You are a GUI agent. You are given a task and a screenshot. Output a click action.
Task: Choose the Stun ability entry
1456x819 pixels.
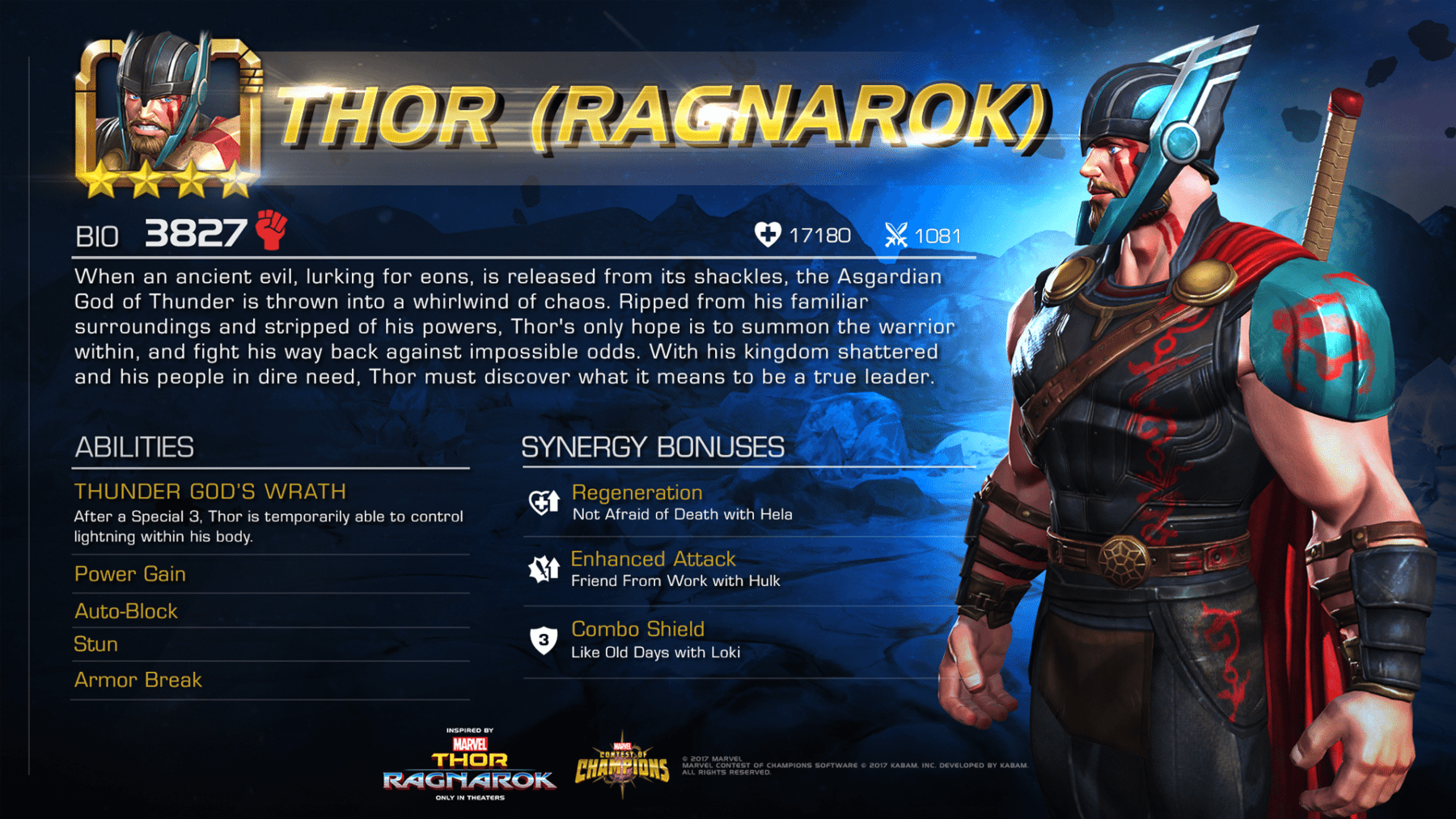[x=96, y=644]
